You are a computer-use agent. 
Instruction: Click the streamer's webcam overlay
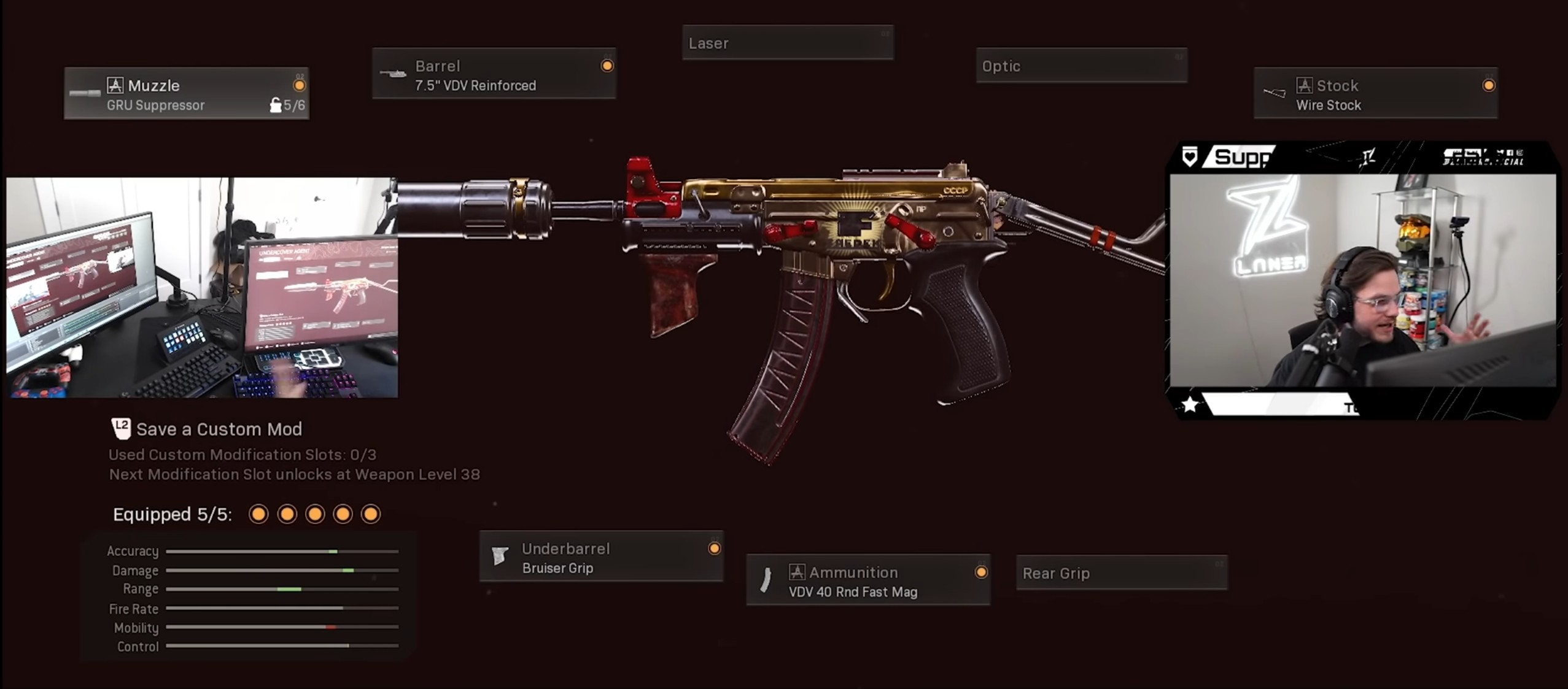1362,280
